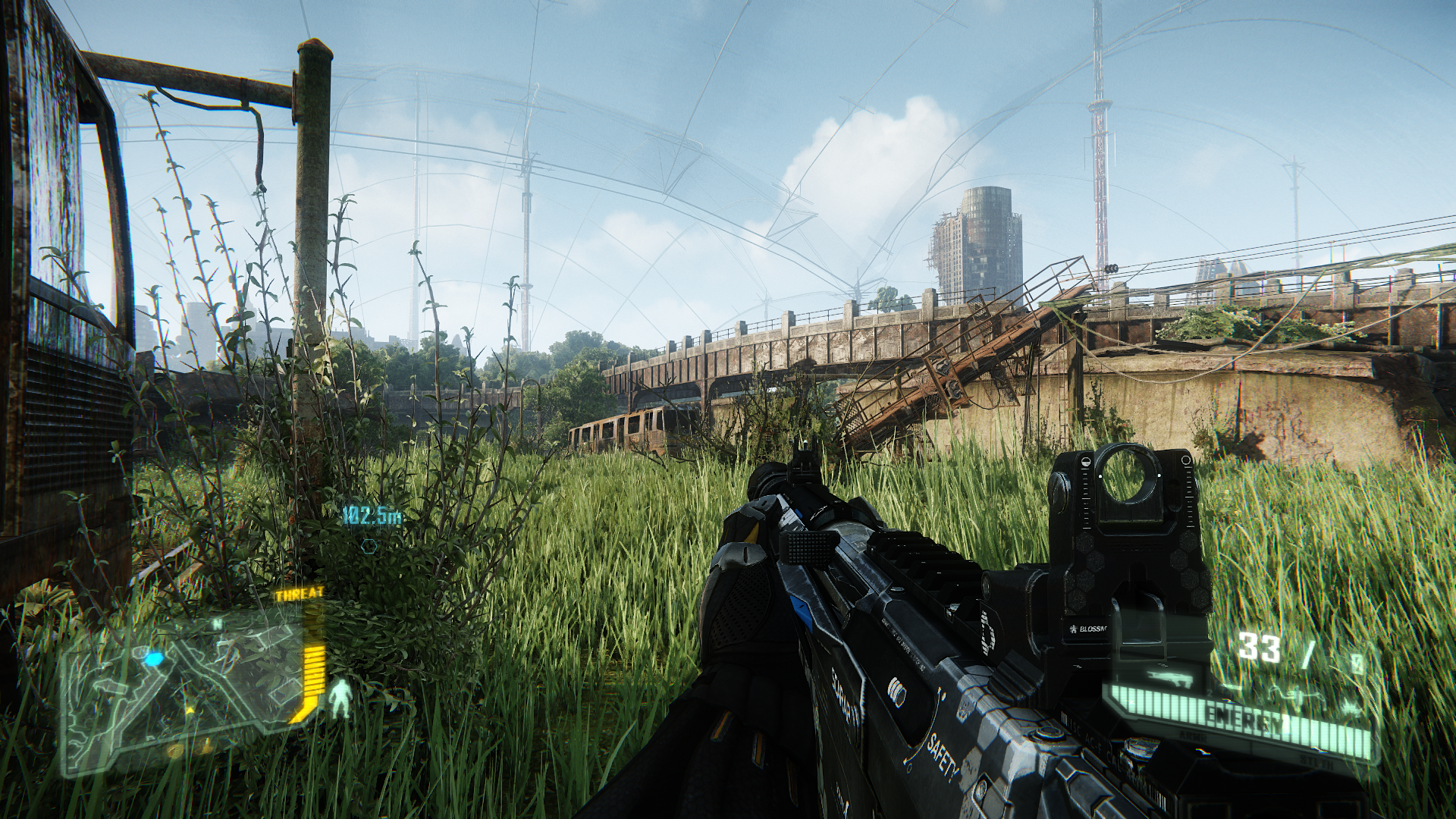
Task: Click the 33 ammo counter
Action: click(1259, 644)
